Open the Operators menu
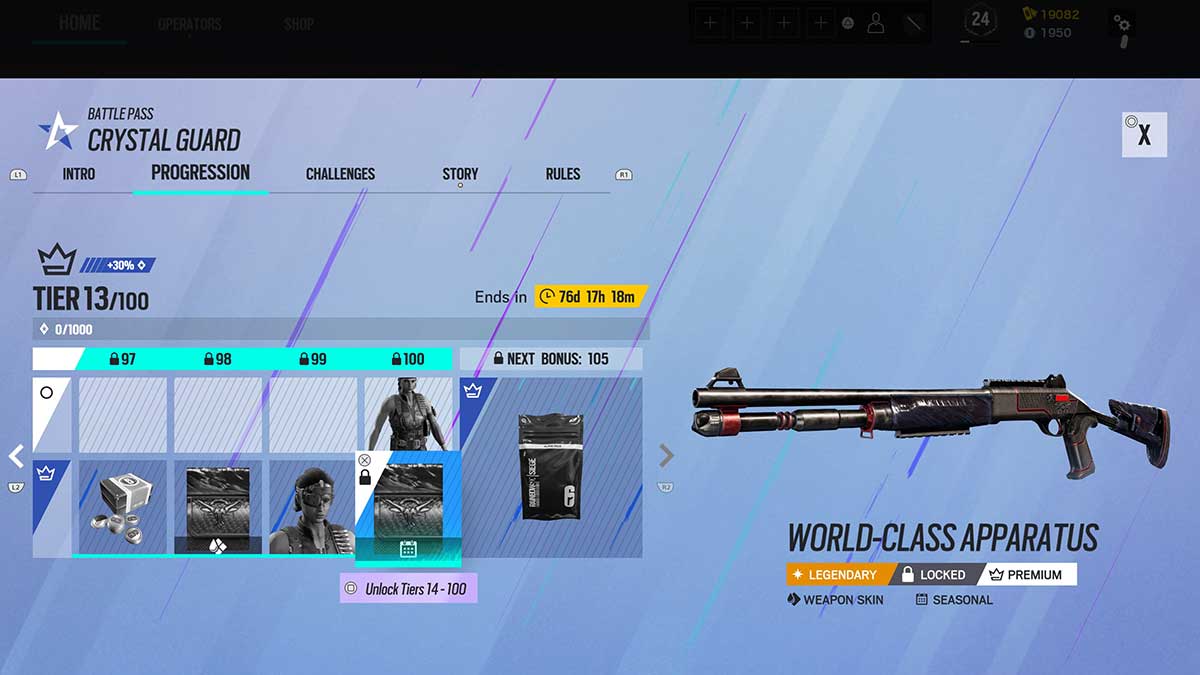This screenshot has width=1200, height=675. (189, 24)
